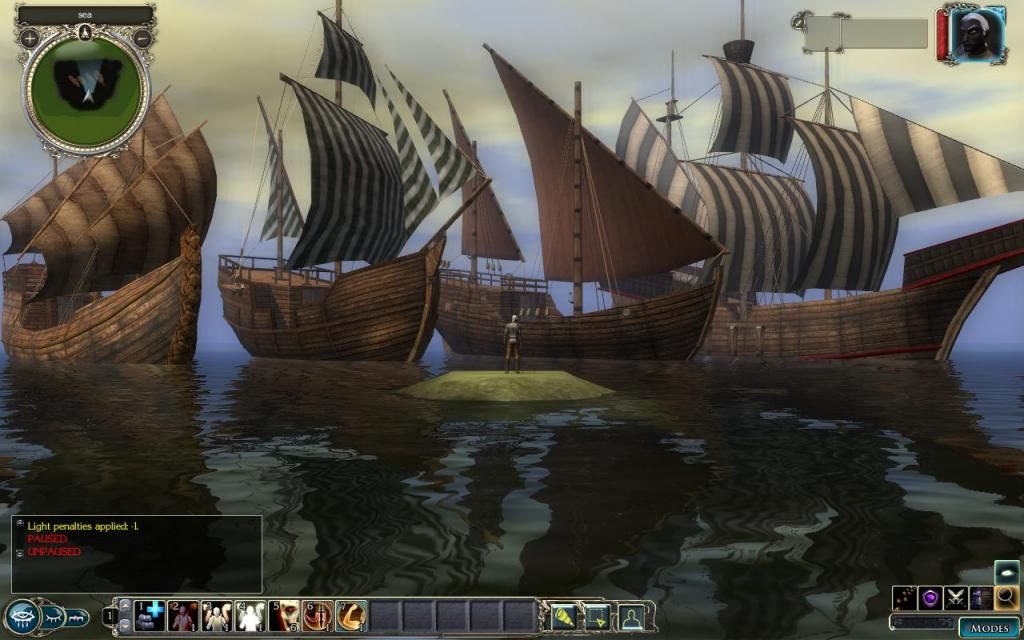Trigger hotbar slot 7 flexed arm ability
This screenshot has height=640, width=1024.
pyautogui.click(x=351, y=615)
